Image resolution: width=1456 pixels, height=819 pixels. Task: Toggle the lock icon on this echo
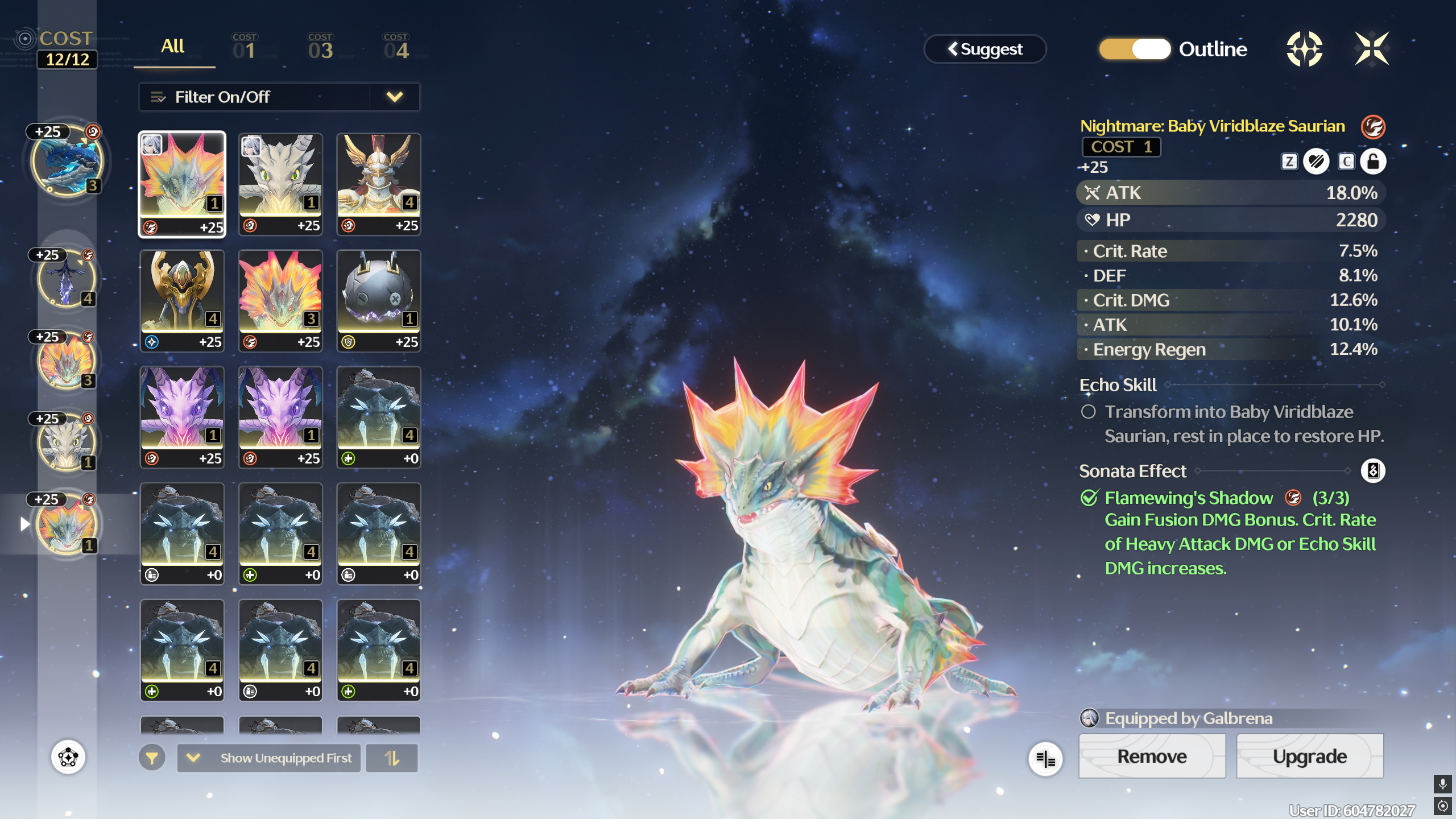coord(1373,162)
